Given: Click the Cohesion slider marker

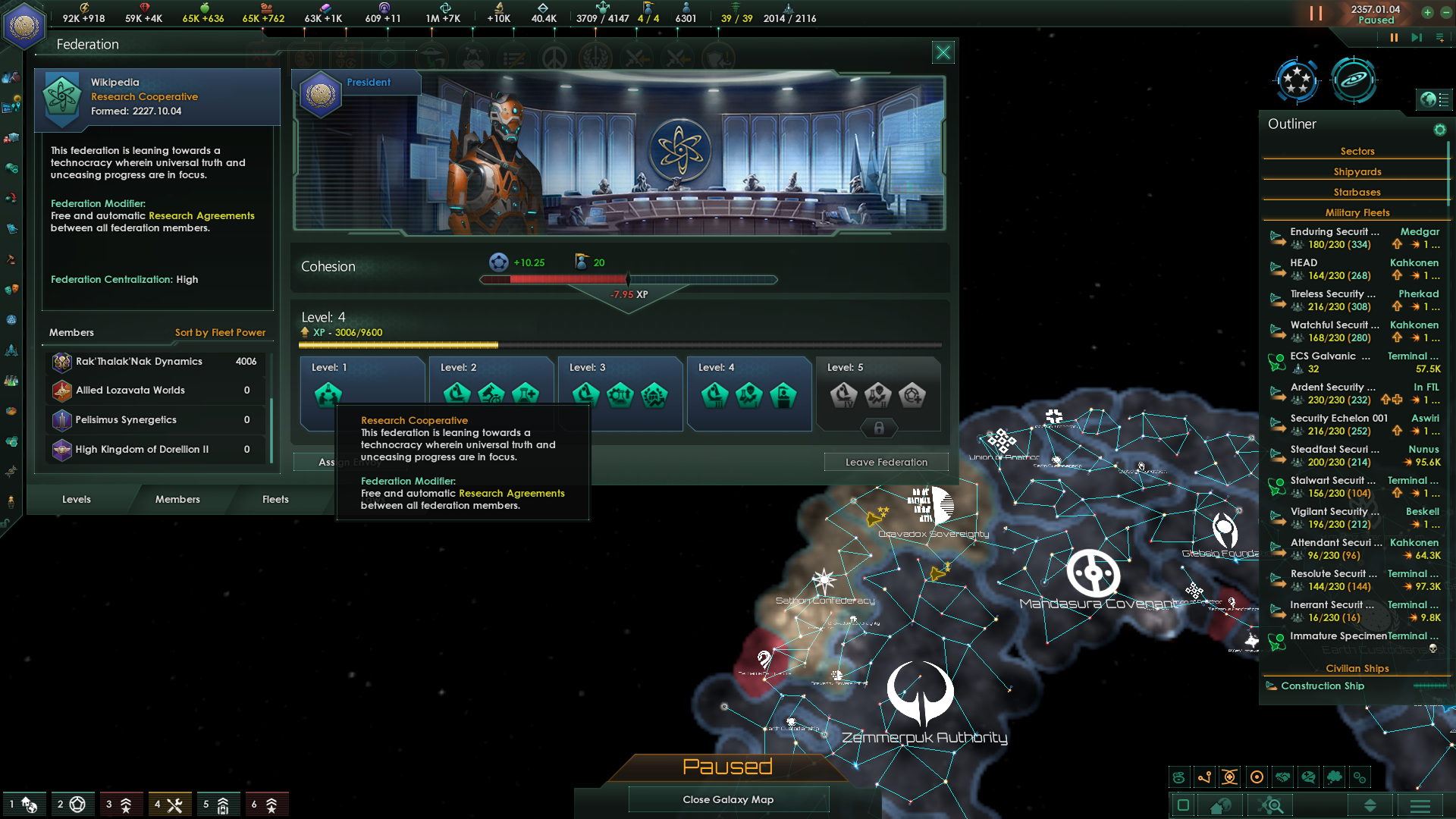Looking at the screenshot, I should pyautogui.click(x=626, y=279).
